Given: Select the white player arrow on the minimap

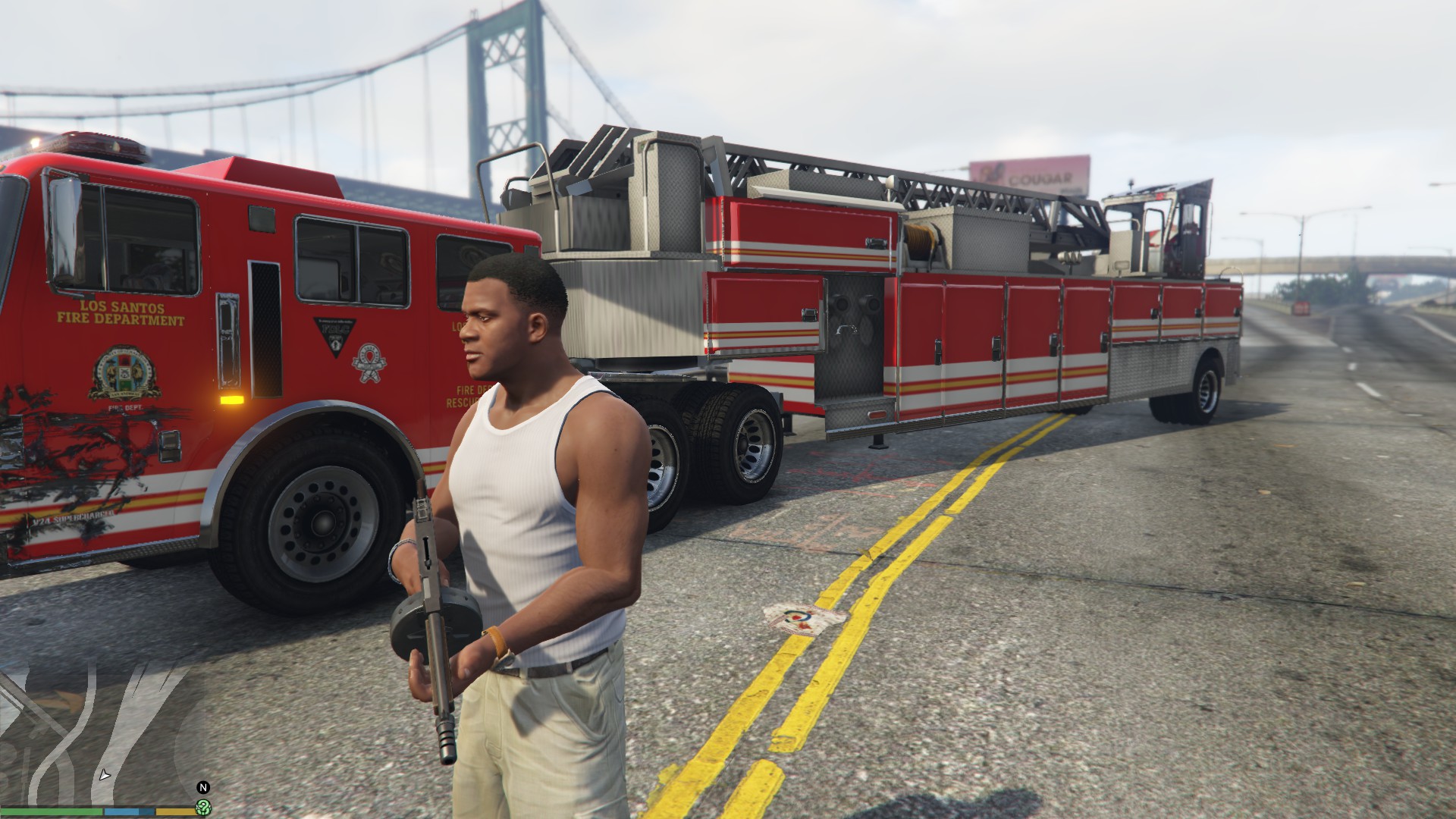Looking at the screenshot, I should (105, 776).
